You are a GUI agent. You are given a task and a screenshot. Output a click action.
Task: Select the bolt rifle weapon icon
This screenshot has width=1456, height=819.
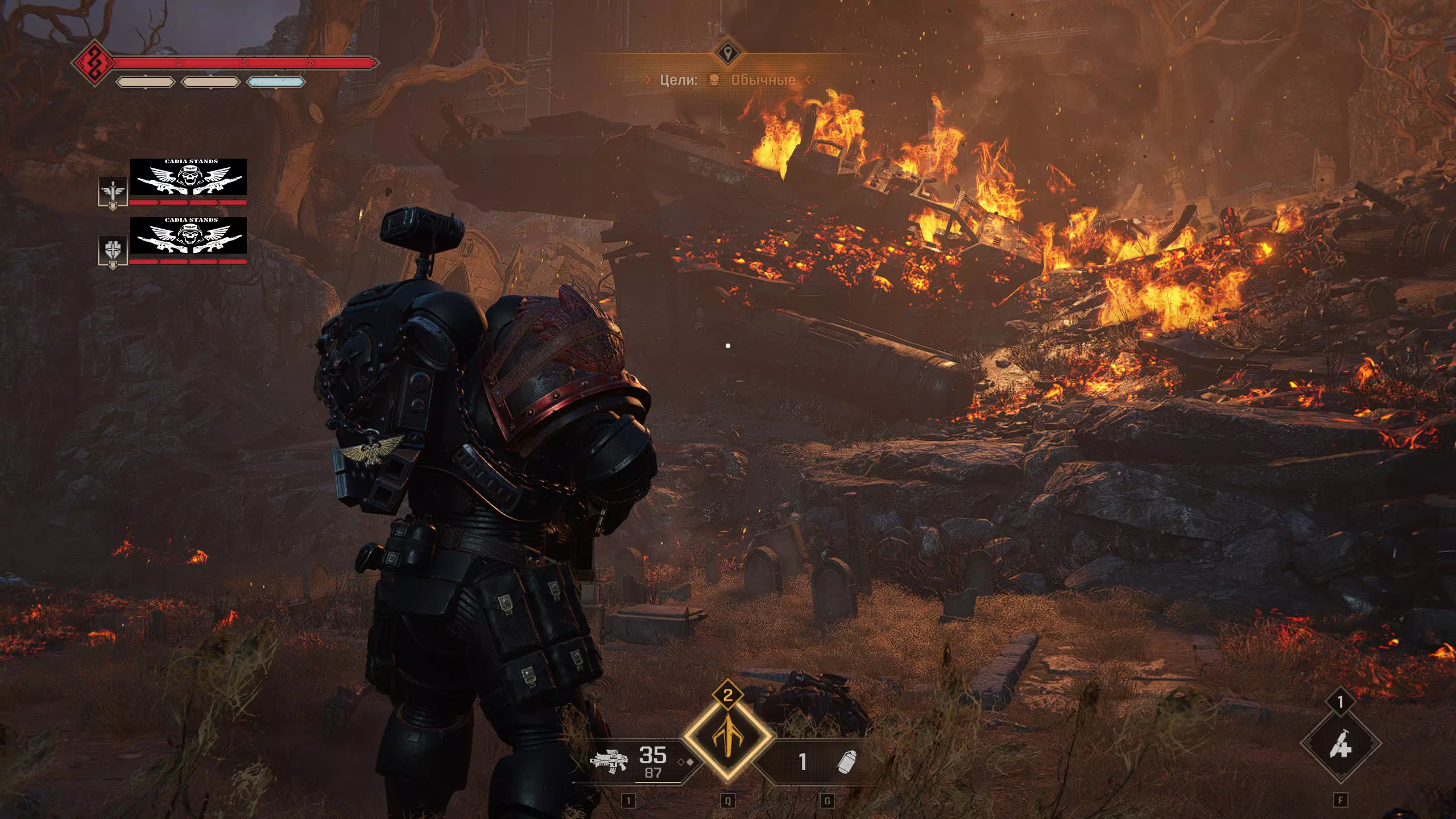(609, 760)
